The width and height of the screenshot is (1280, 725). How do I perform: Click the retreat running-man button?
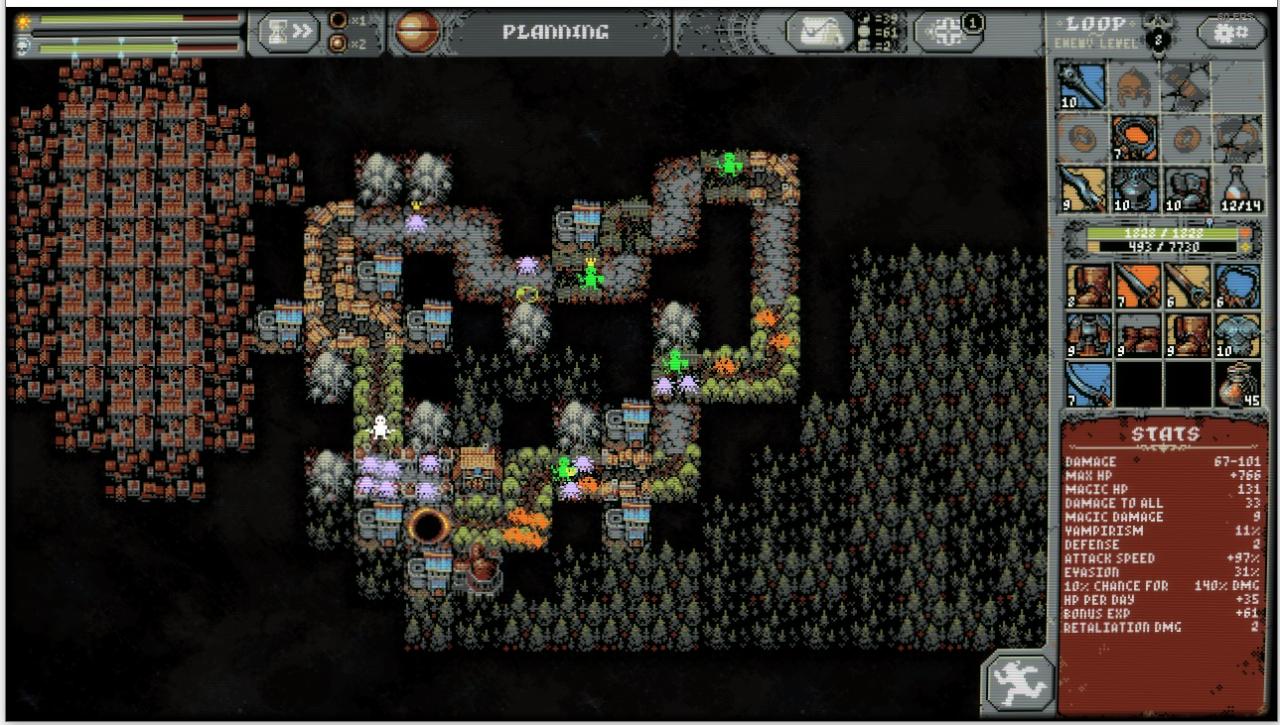pyautogui.click(x=1018, y=683)
